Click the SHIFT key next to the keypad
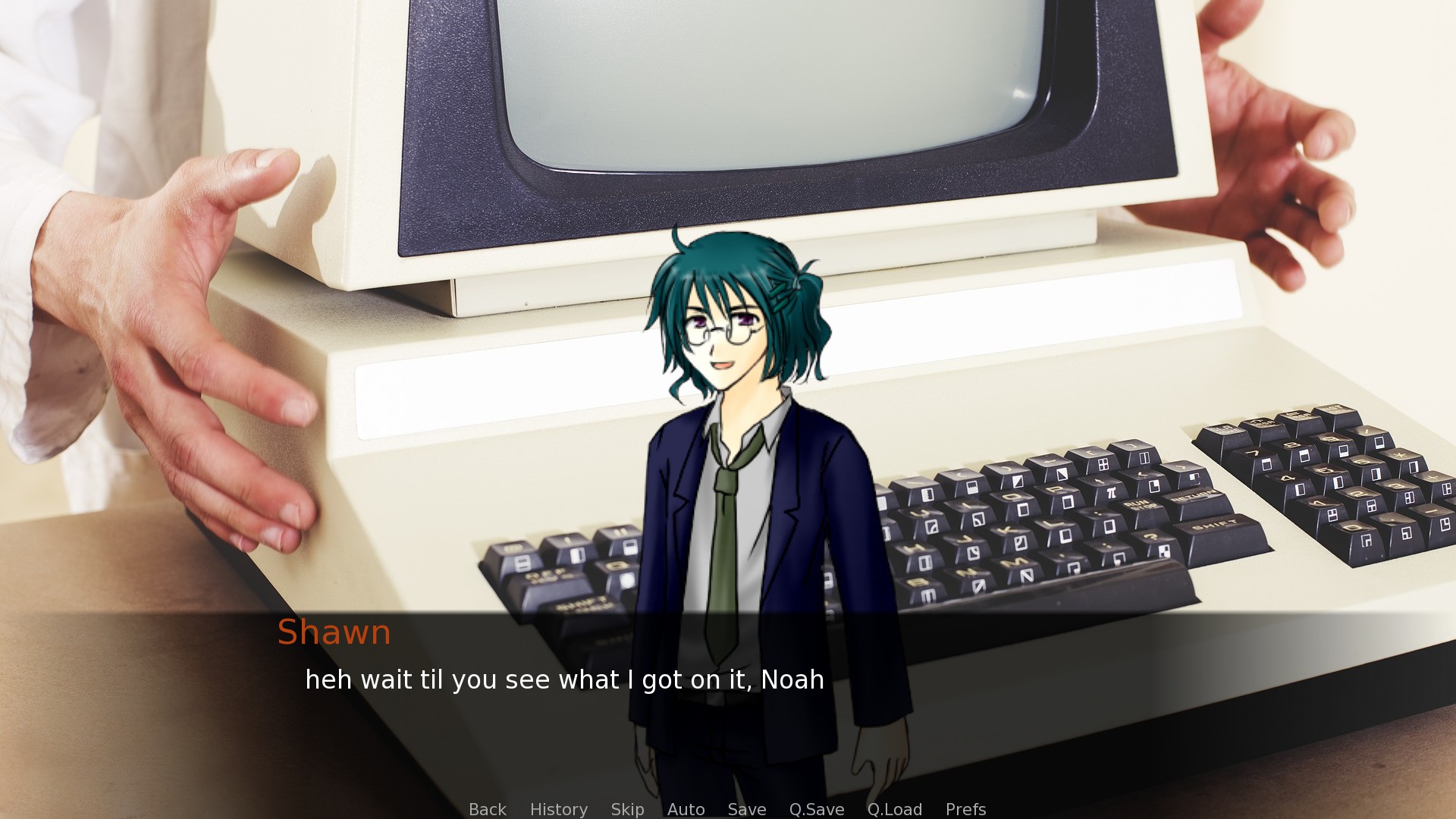1456x819 pixels. 1216,525
